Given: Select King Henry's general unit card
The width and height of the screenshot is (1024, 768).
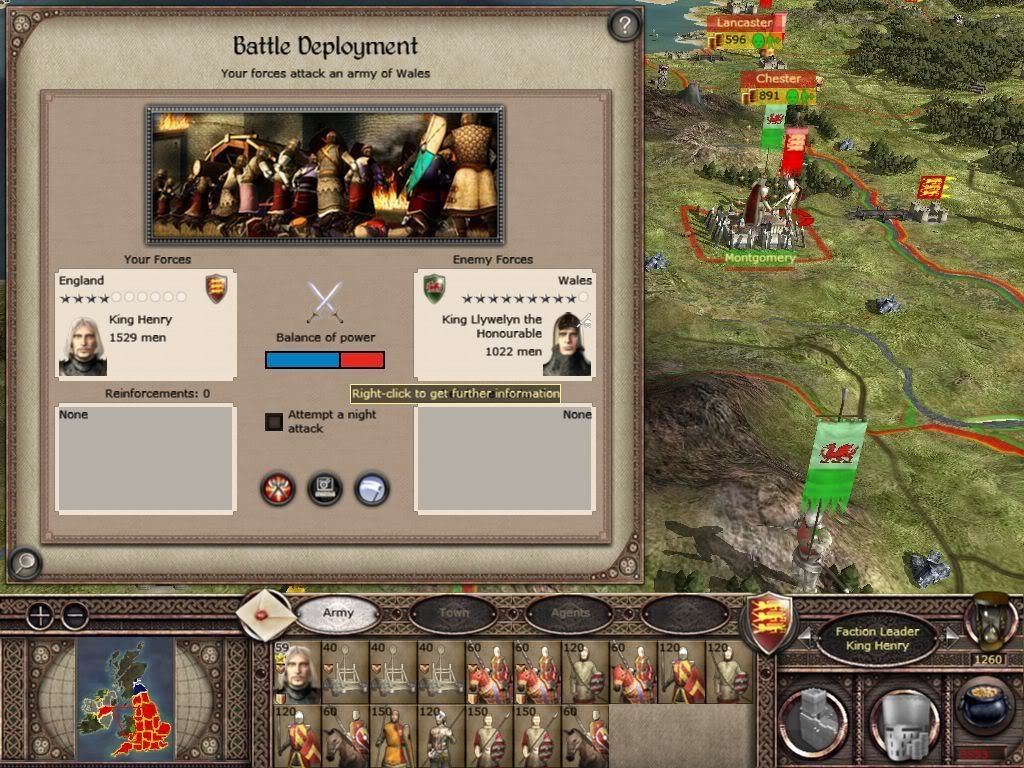Looking at the screenshot, I should 297,673.
